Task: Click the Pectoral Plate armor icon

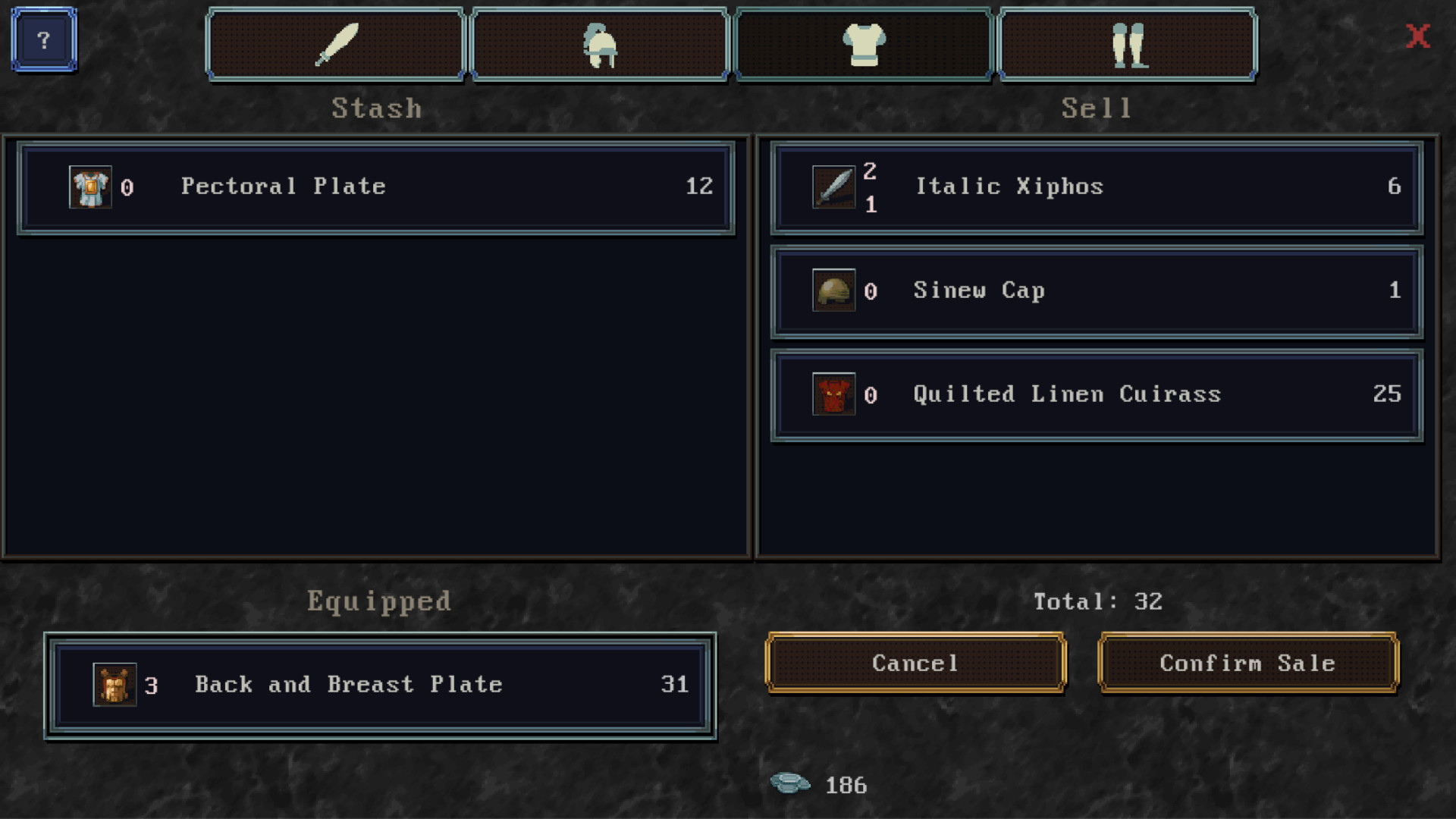Action: tap(90, 187)
